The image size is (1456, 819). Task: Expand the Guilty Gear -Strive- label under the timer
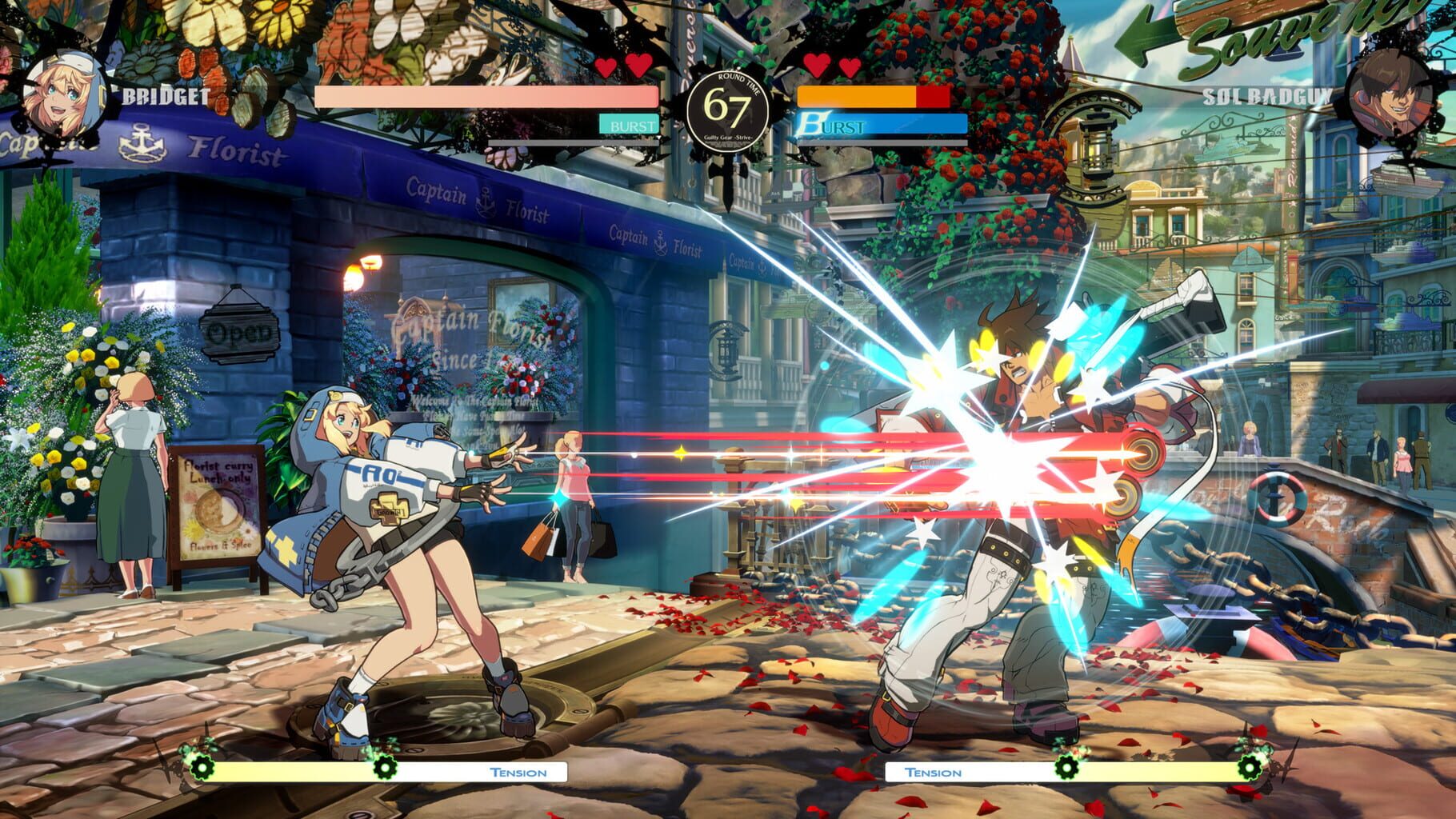(729, 138)
